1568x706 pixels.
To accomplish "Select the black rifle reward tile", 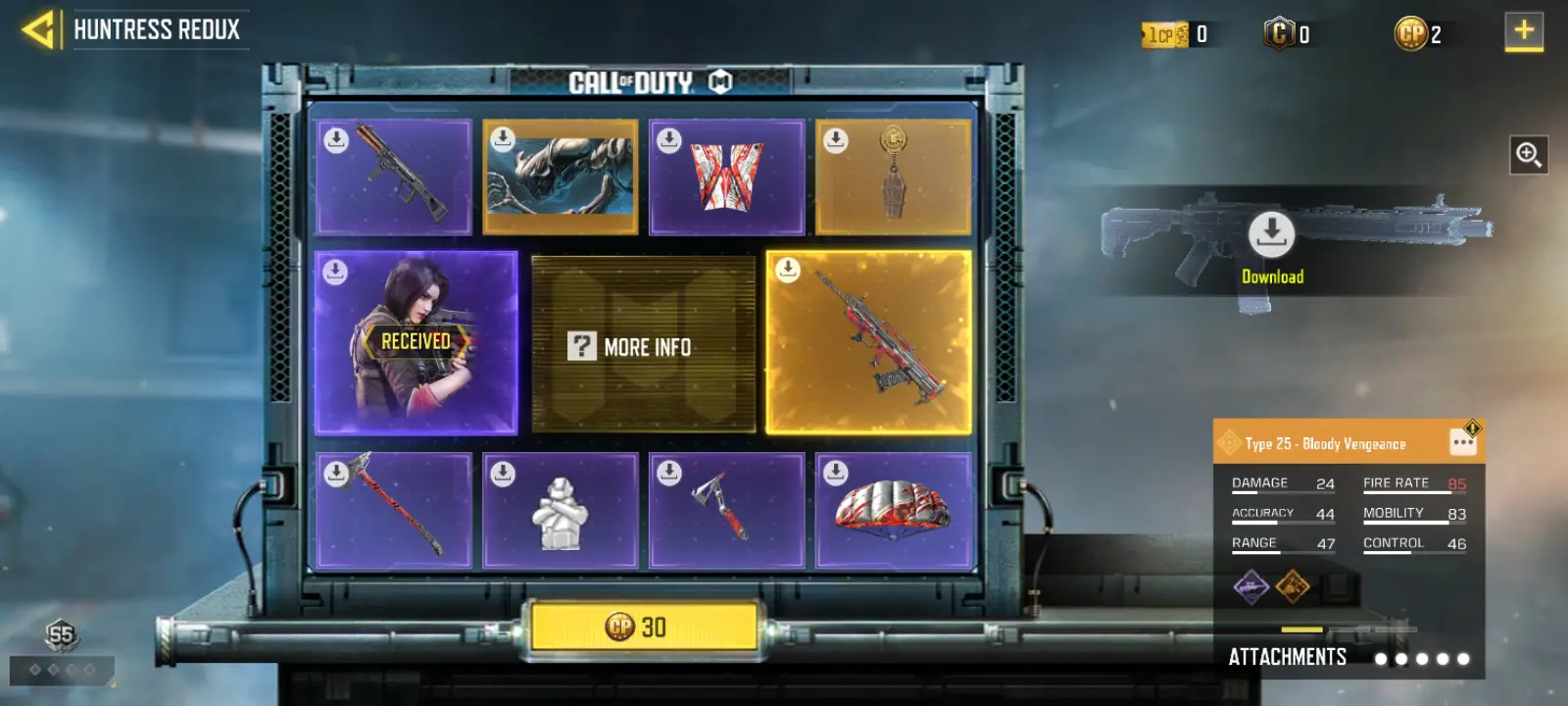I will tap(394, 177).
